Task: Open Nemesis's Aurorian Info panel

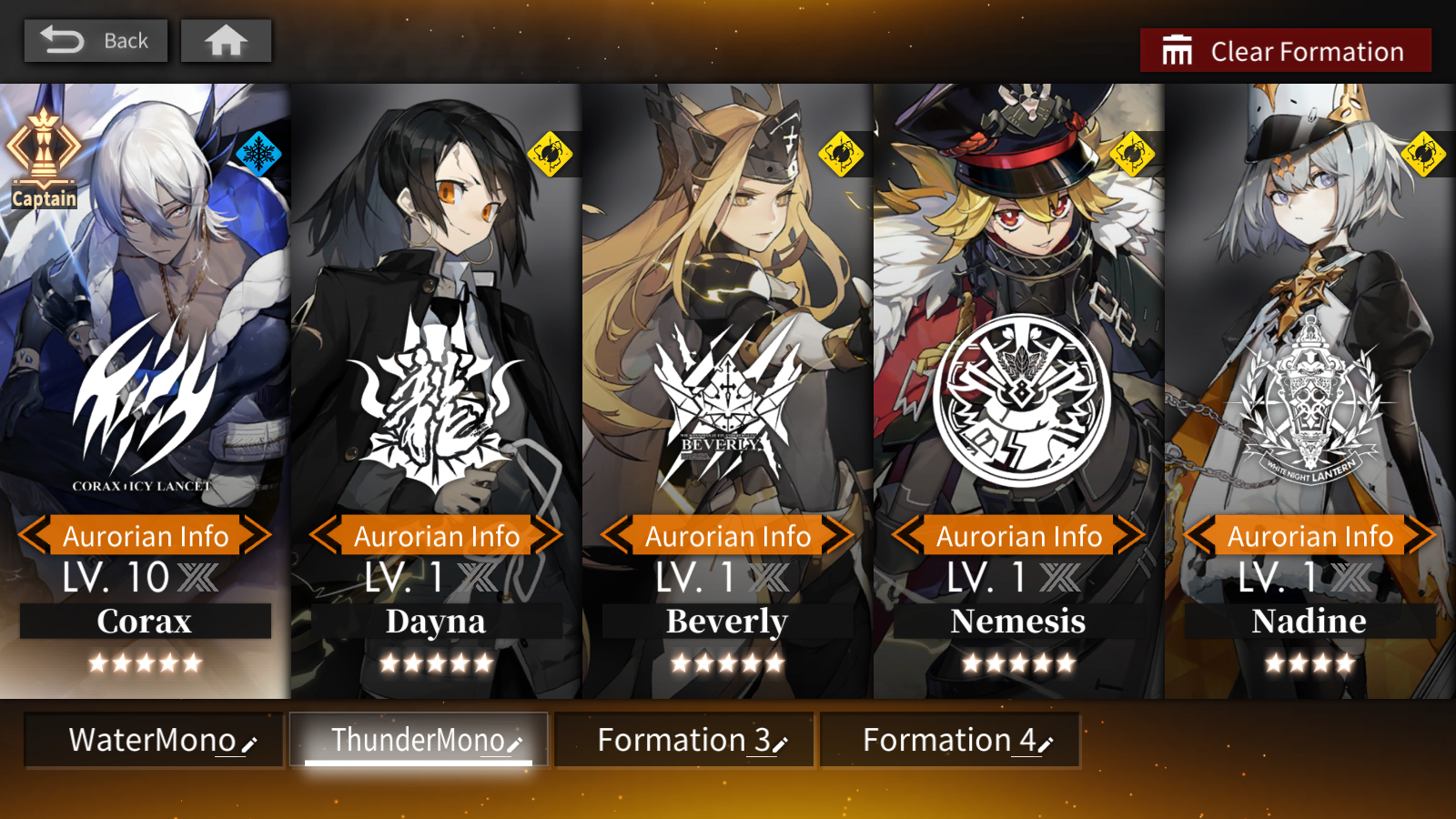Action: (x=1018, y=536)
